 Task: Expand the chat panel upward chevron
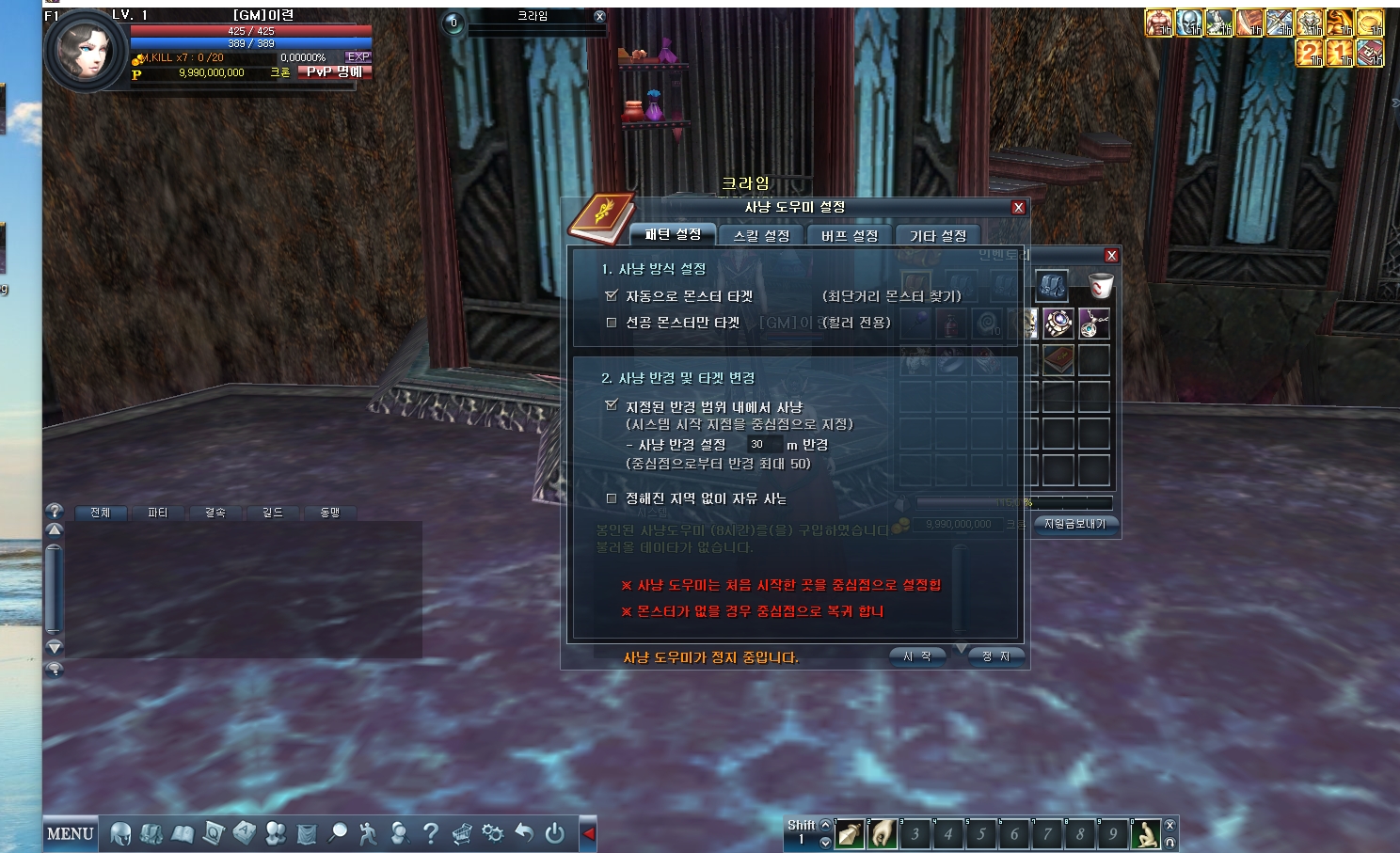click(x=56, y=529)
